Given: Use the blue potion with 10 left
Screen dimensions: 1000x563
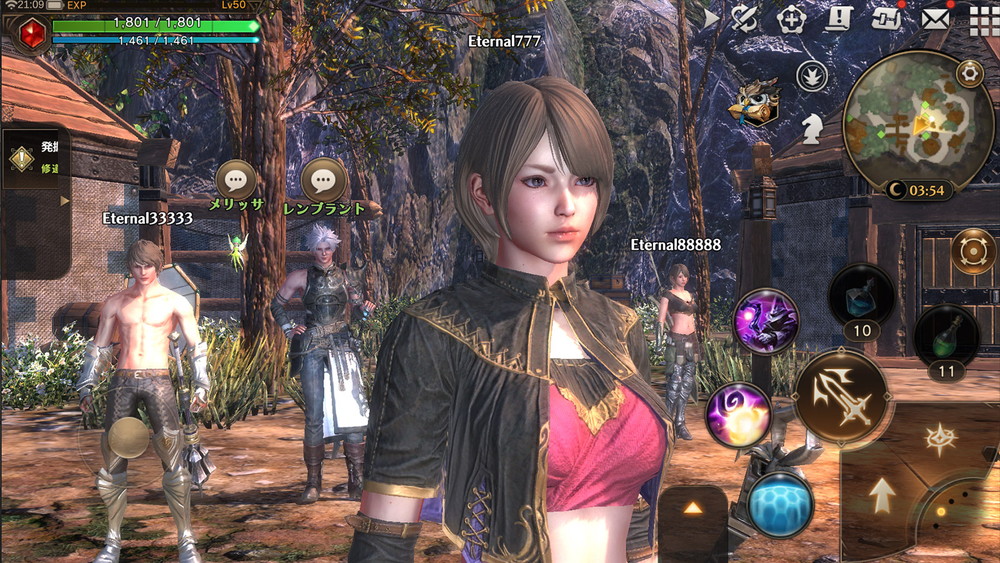Looking at the screenshot, I should click(861, 297).
